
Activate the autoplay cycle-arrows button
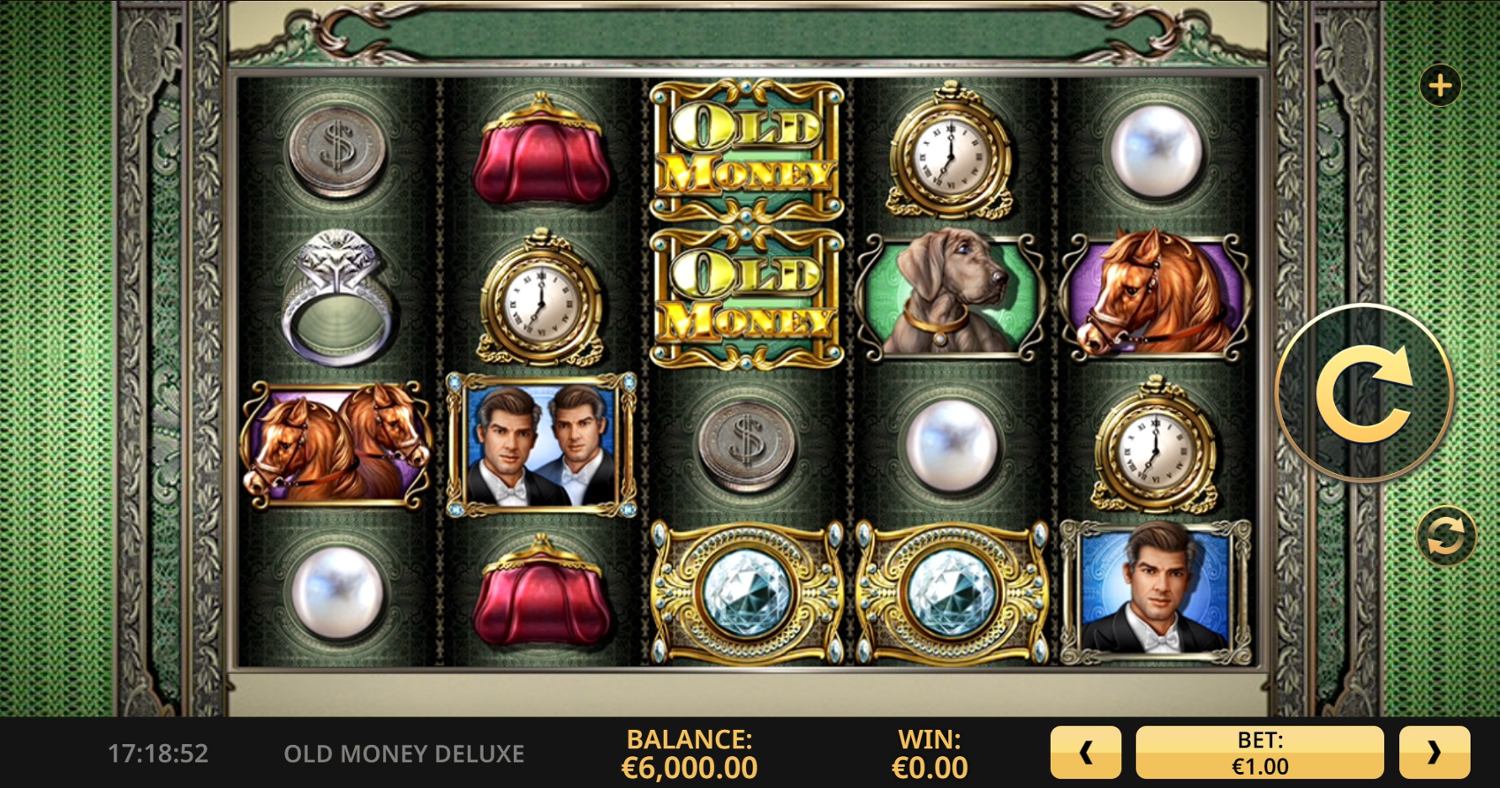click(1446, 537)
